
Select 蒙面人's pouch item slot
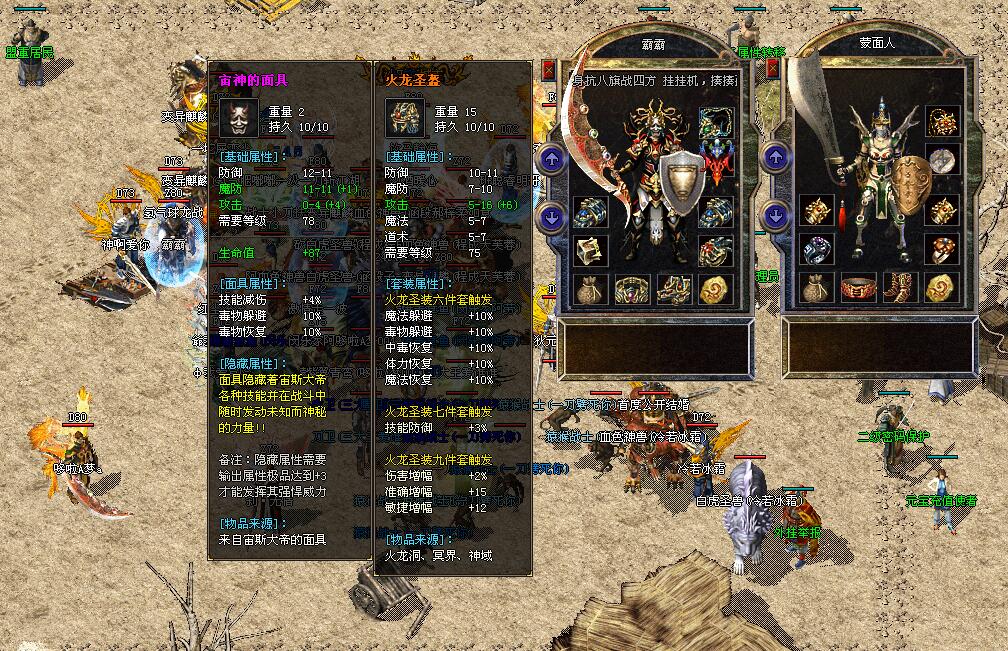[x=816, y=290]
